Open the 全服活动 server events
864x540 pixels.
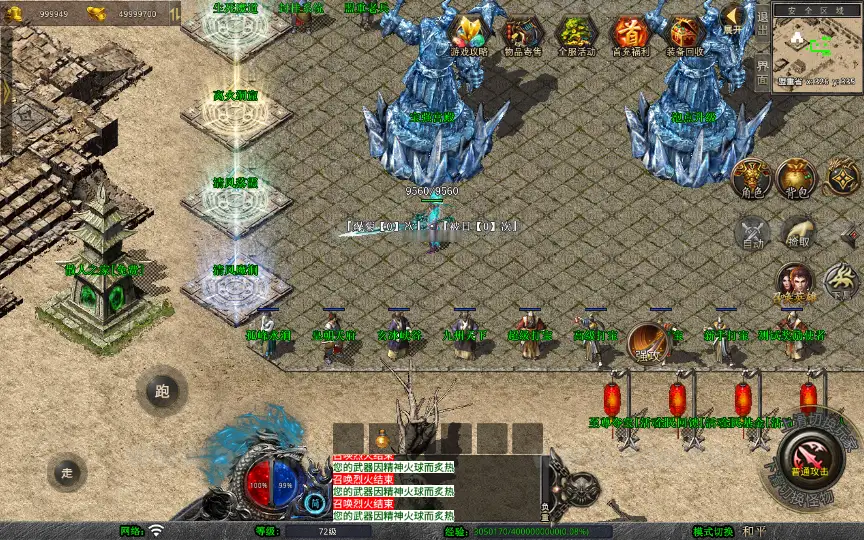pos(575,36)
